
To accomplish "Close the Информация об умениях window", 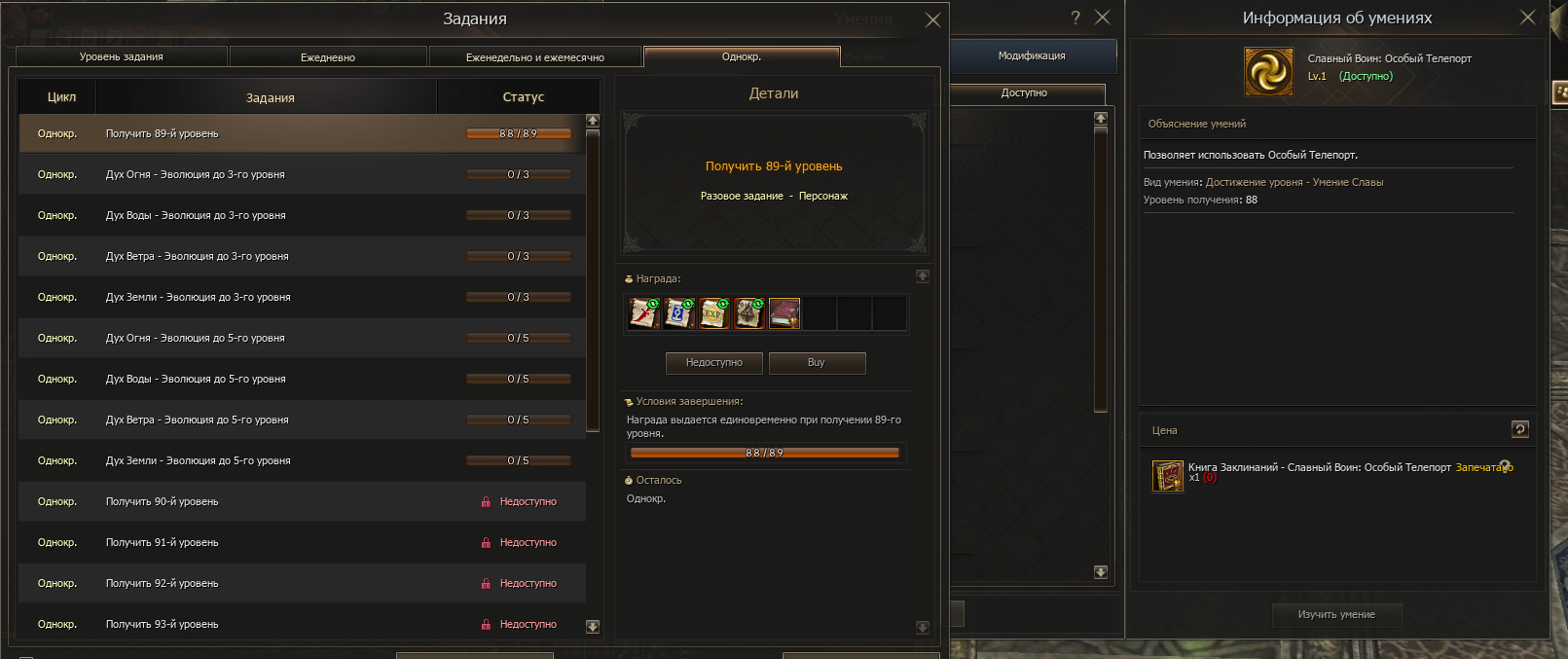I will pyautogui.click(x=1527, y=18).
